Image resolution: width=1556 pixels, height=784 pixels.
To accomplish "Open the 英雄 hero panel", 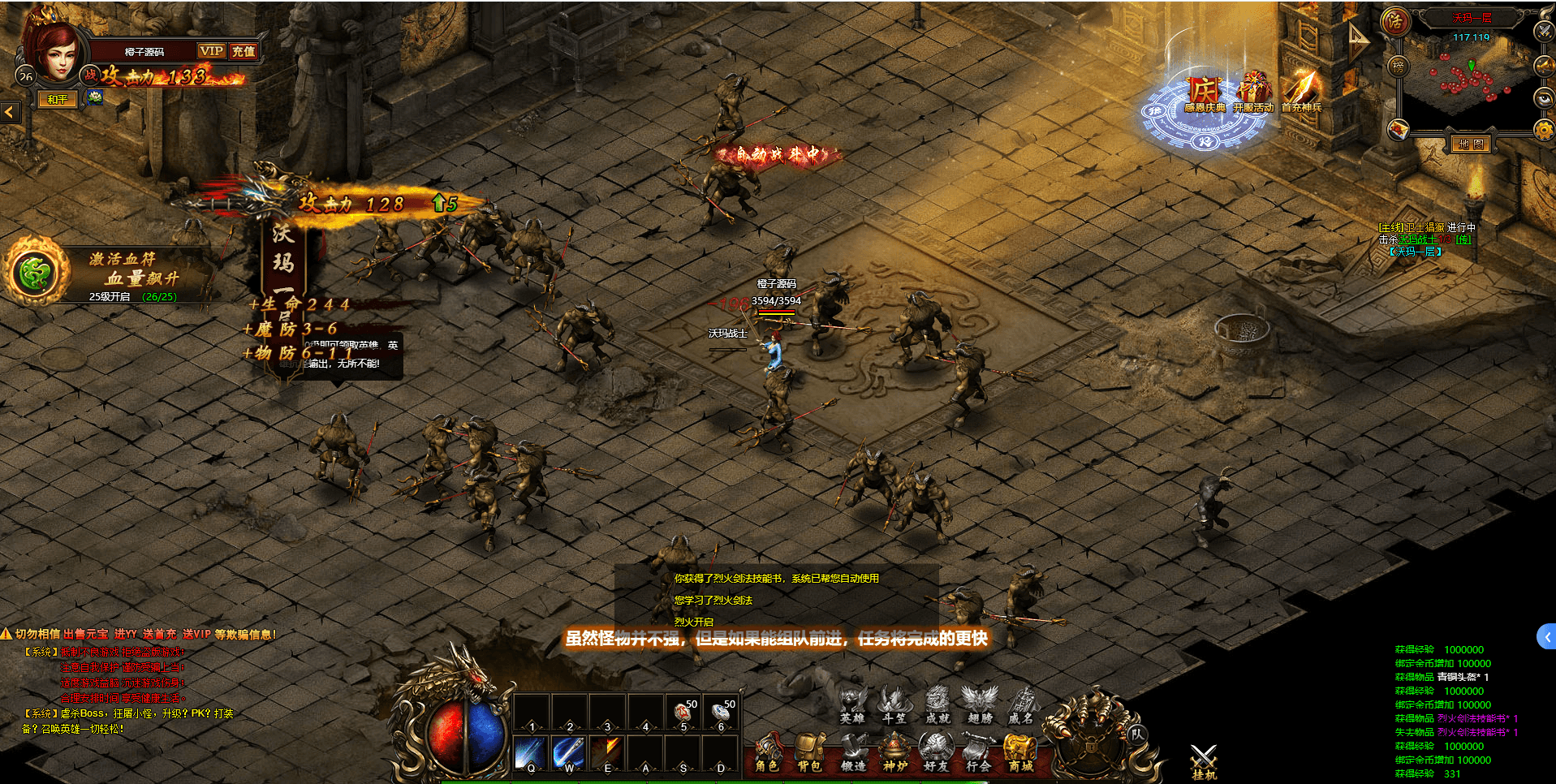I will tap(852, 704).
